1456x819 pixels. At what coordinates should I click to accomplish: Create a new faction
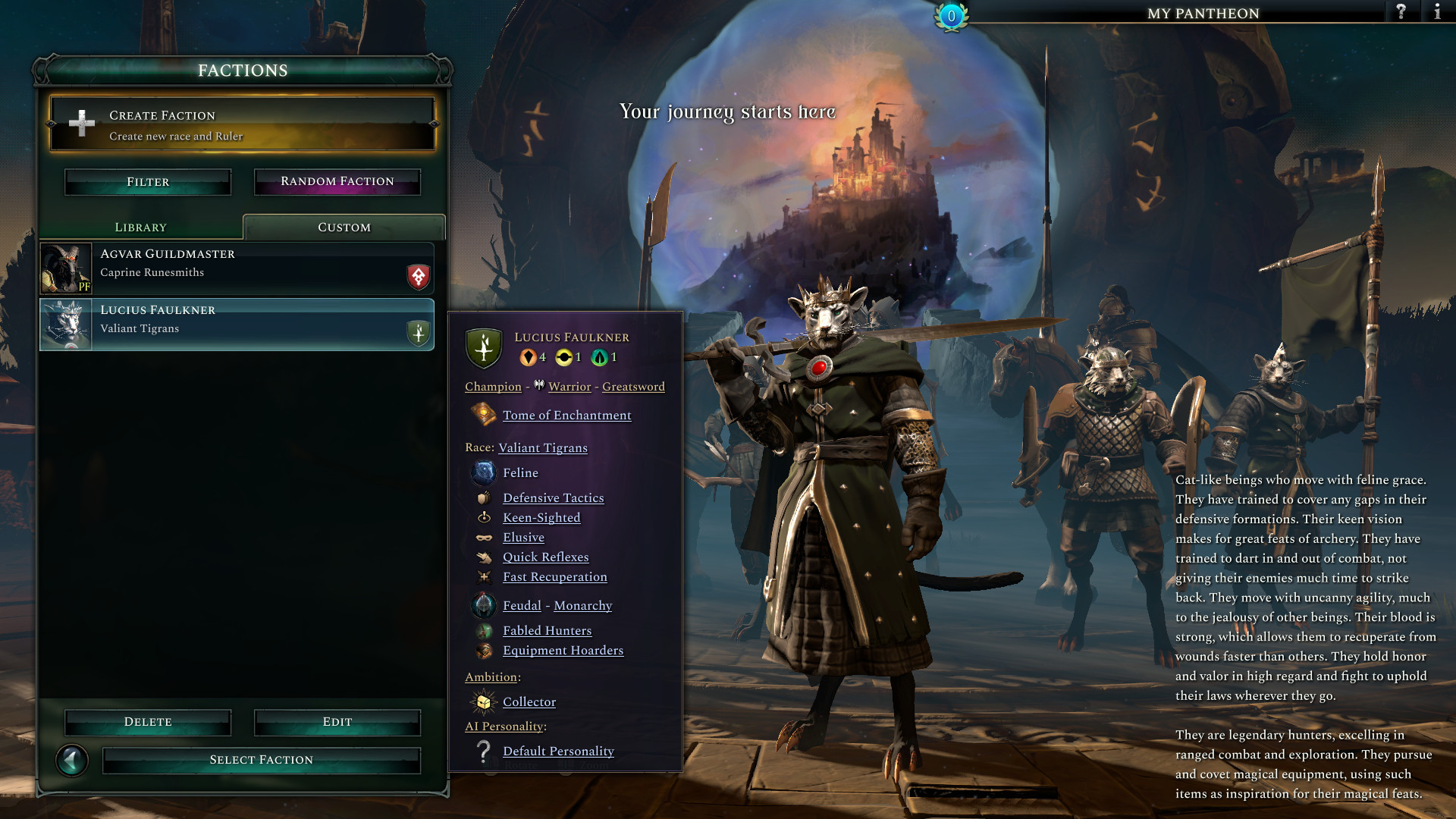tap(243, 125)
